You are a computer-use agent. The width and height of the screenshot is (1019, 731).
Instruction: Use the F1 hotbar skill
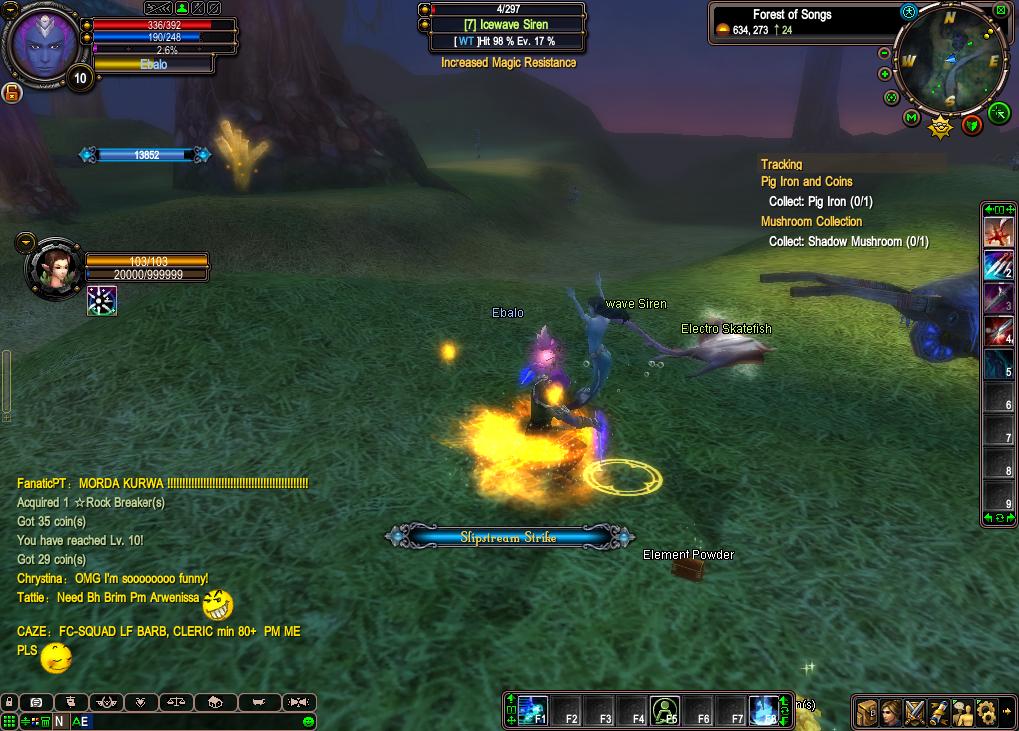(x=533, y=708)
